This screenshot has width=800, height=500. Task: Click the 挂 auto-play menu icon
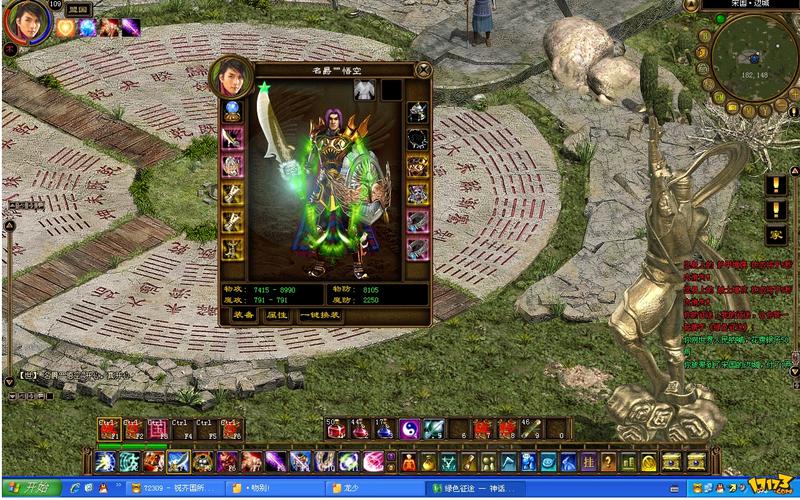click(x=590, y=462)
